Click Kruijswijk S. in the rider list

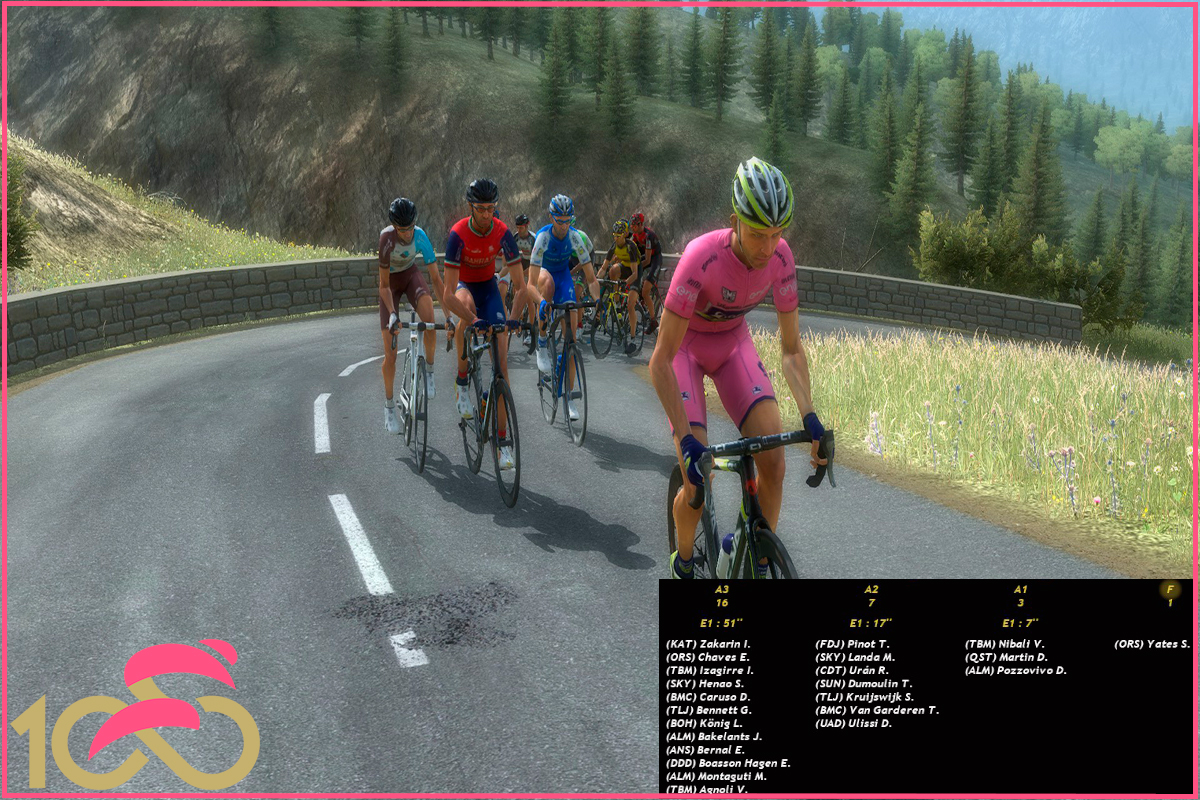(x=864, y=697)
